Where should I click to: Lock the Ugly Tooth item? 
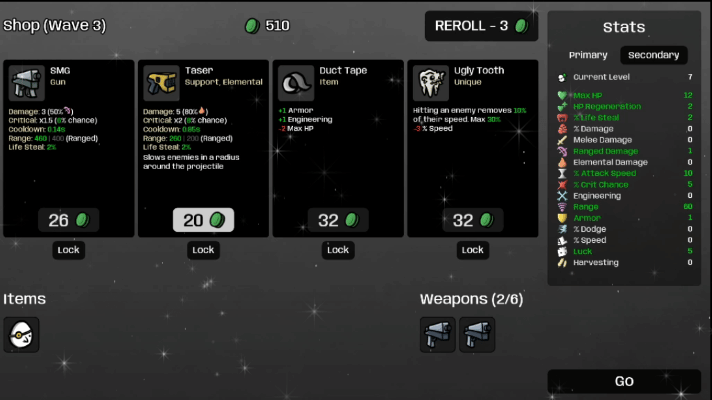[473, 250]
